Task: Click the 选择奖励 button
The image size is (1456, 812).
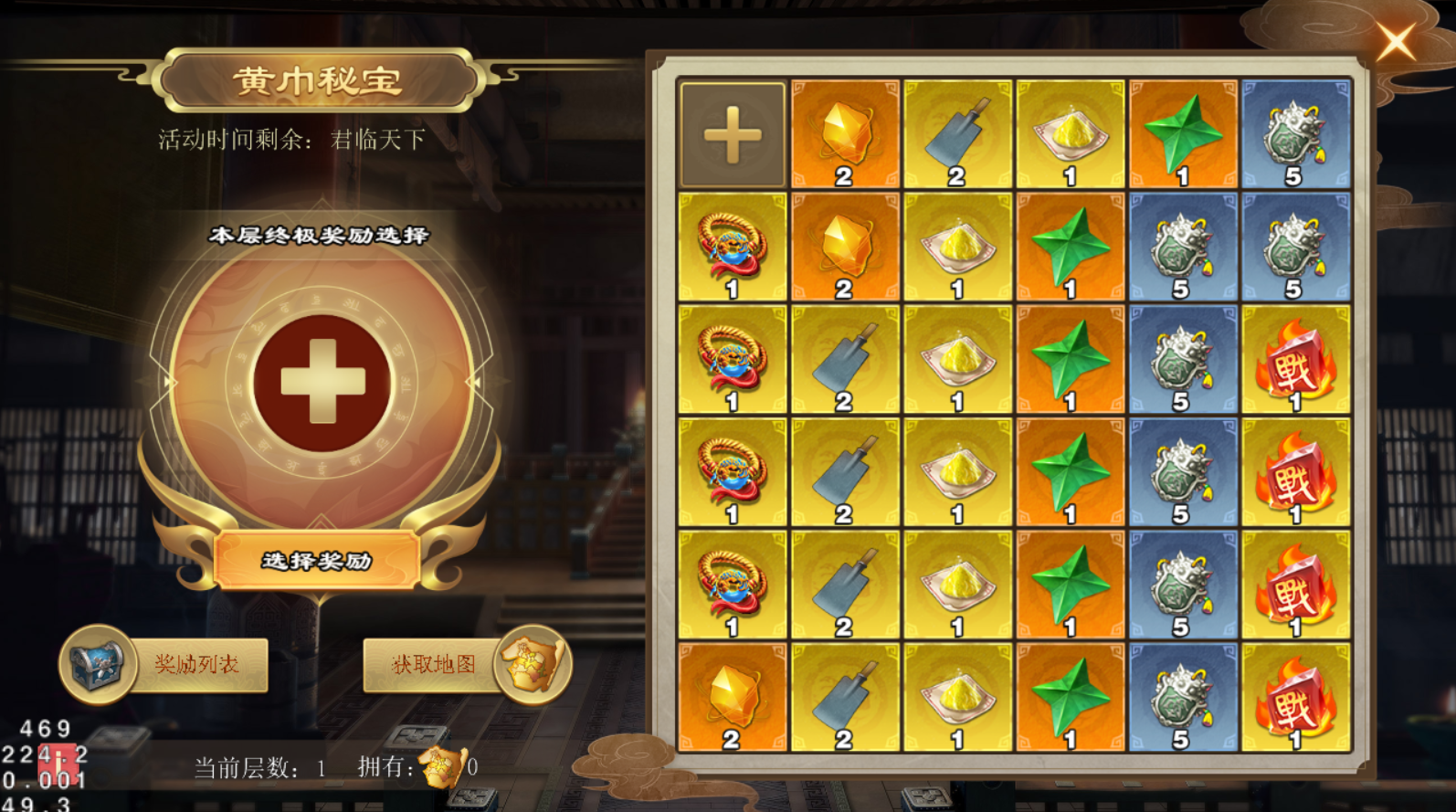Action: (317, 560)
